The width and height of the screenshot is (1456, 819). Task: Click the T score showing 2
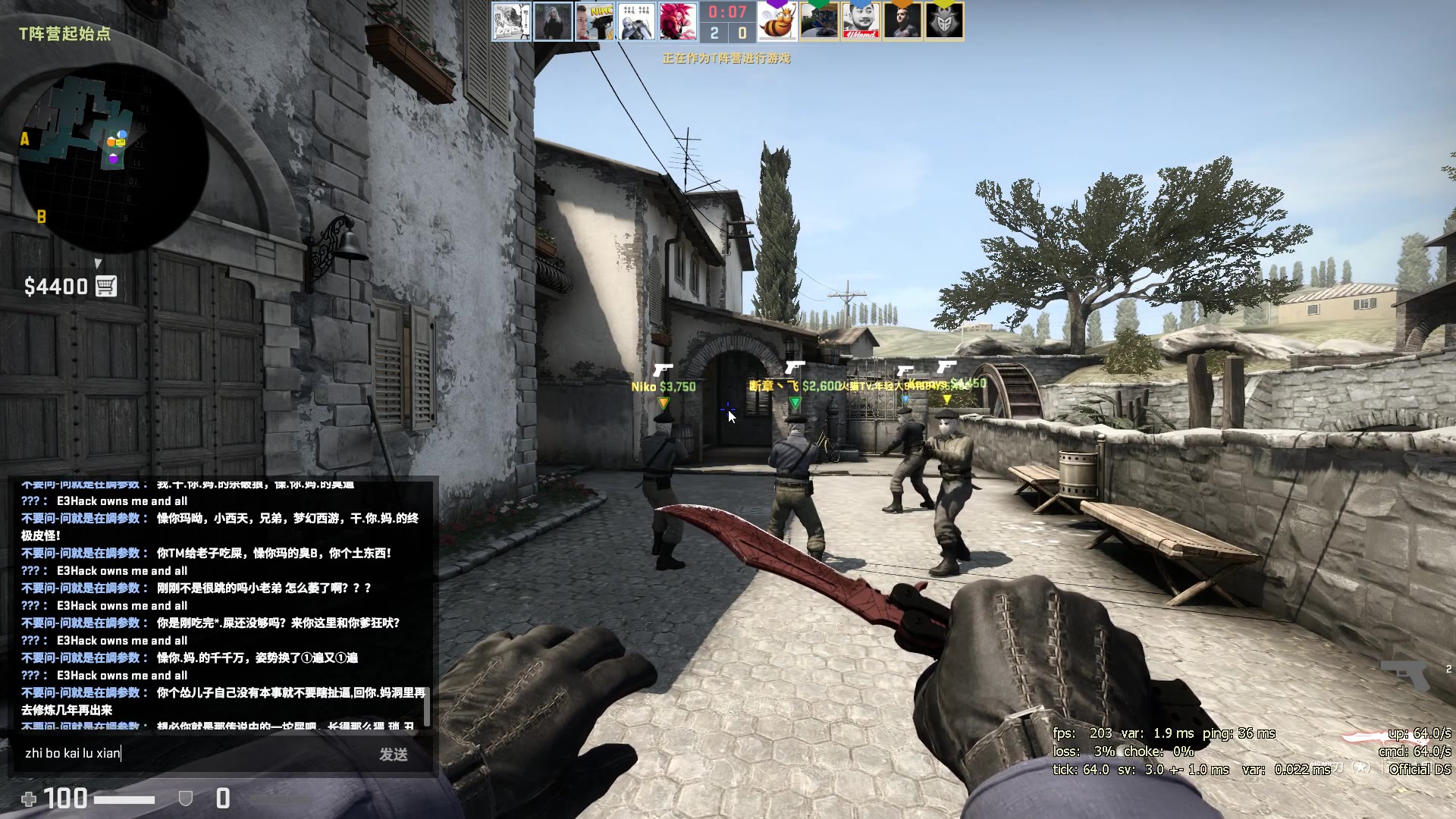(714, 33)
